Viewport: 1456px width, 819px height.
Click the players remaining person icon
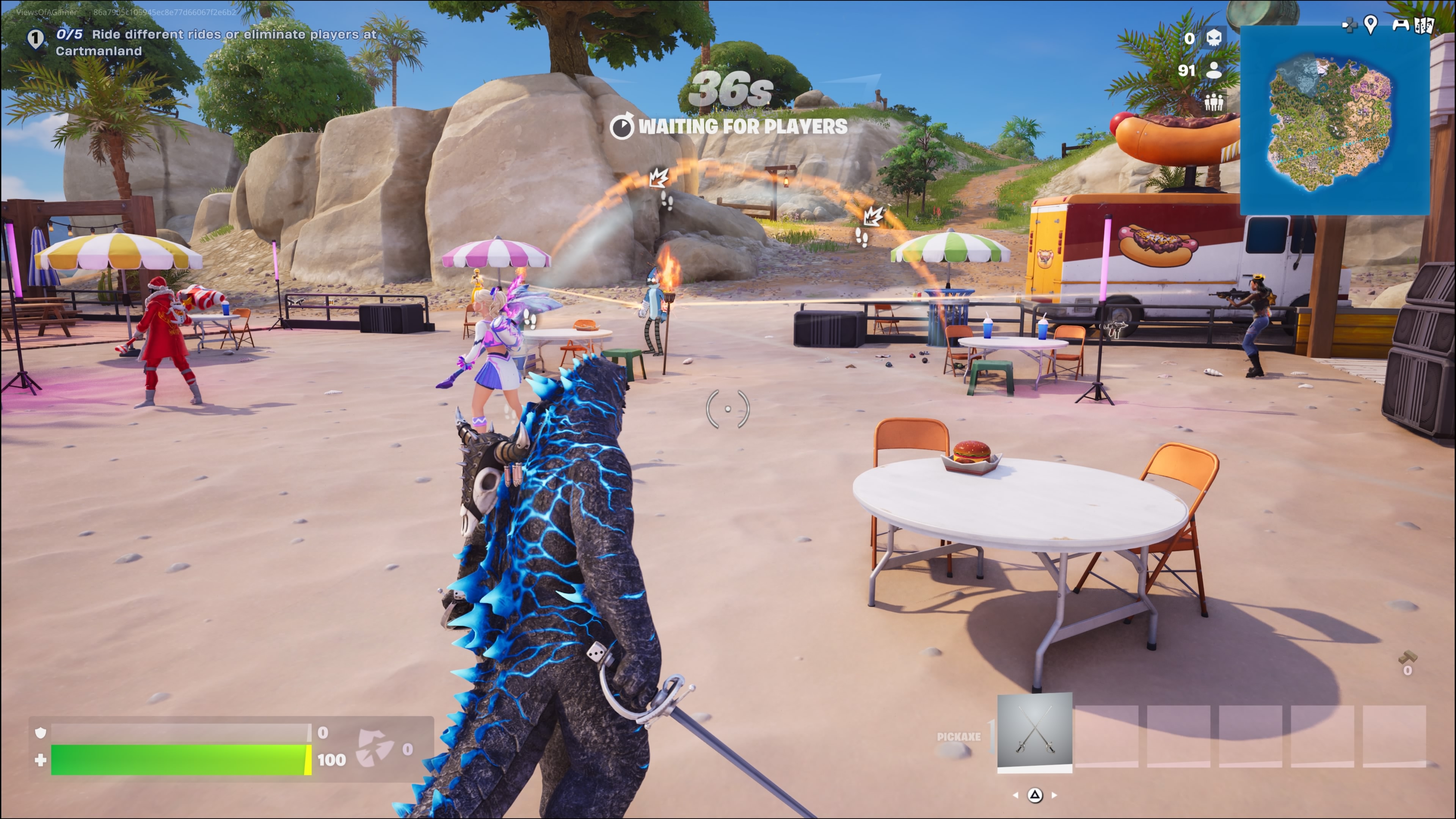click(1213, 70)
